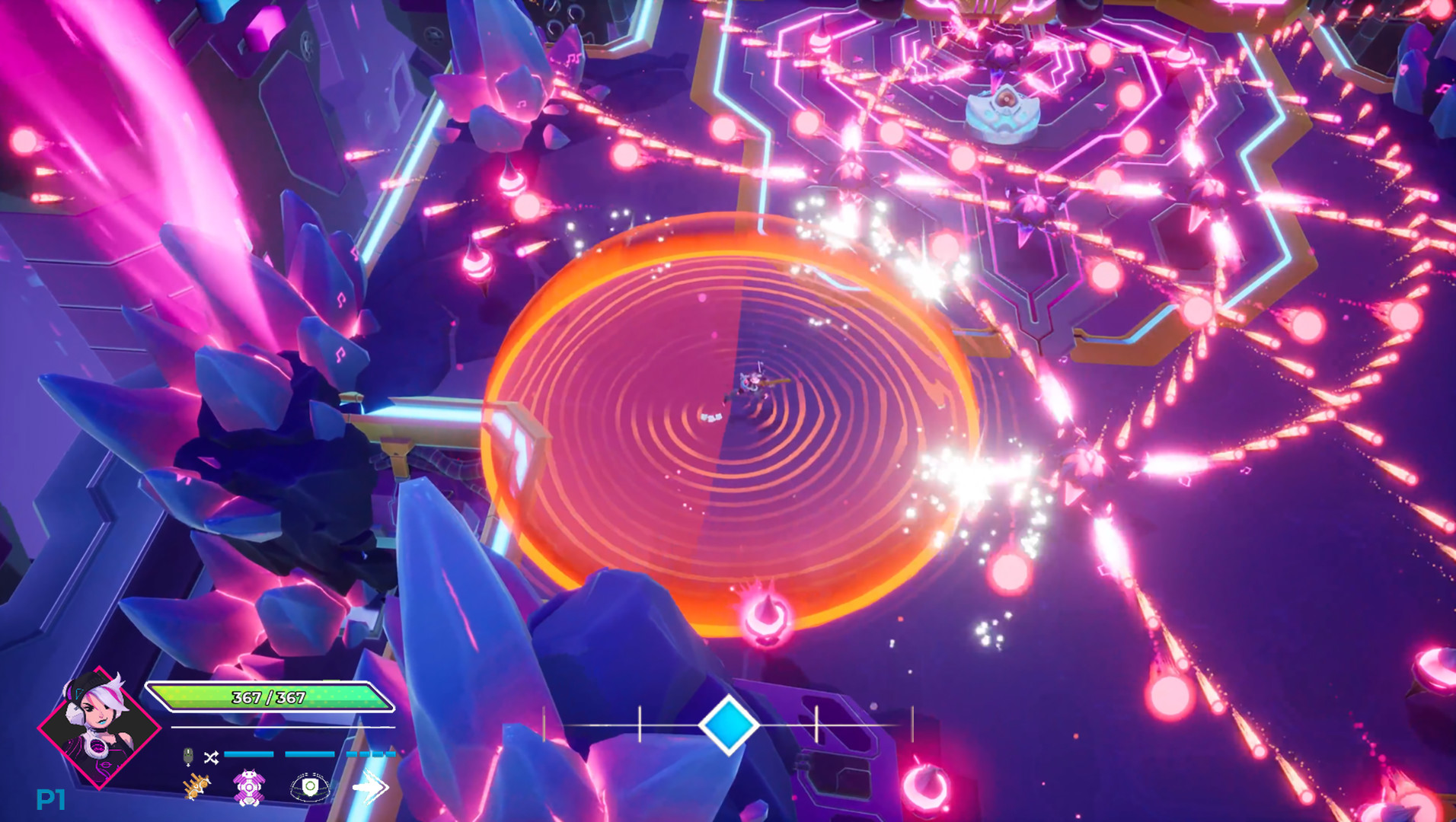Expand the ability loadout row

(x=282, y=788)
